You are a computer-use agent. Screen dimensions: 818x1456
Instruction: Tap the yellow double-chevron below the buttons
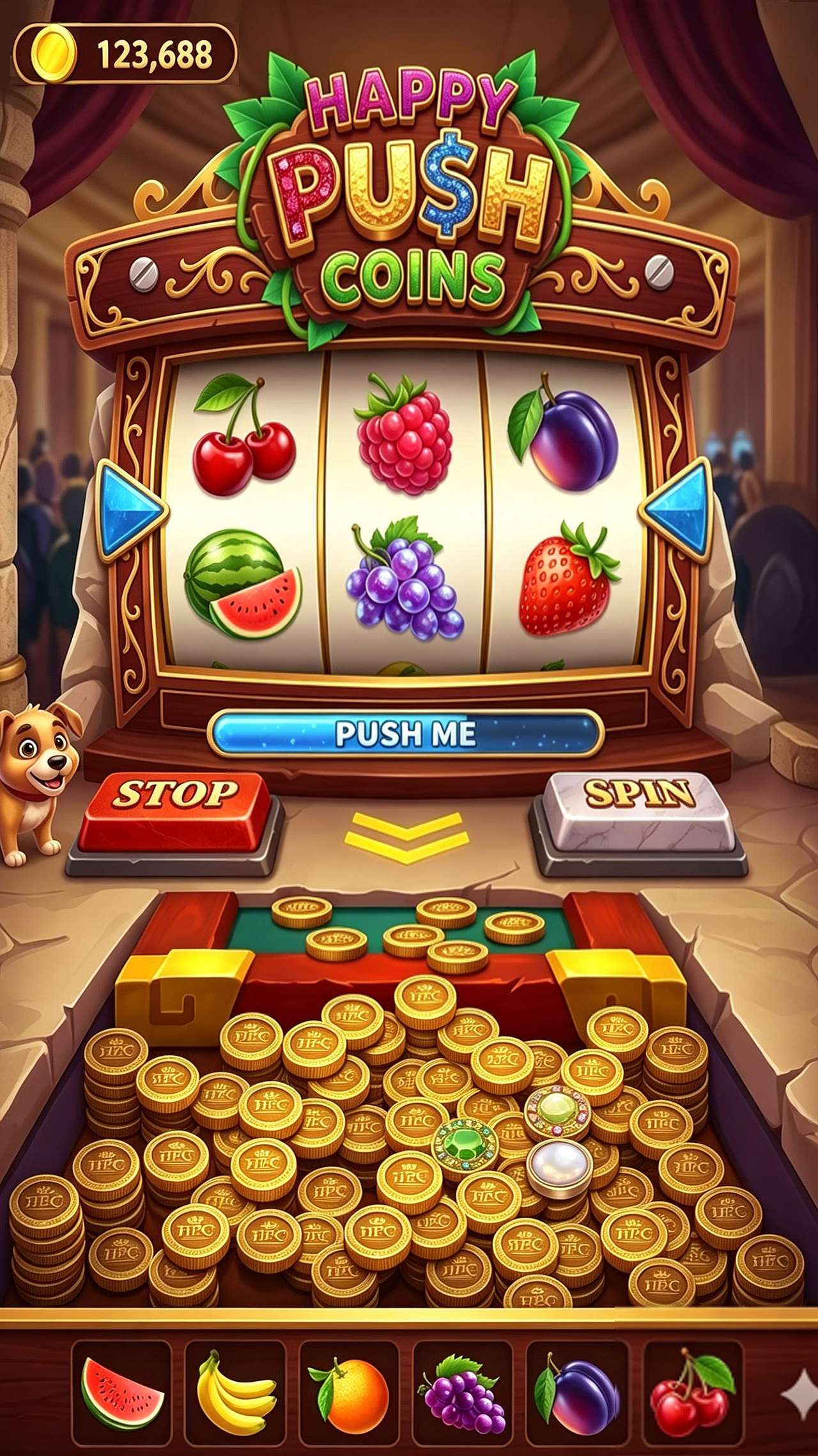406,837
